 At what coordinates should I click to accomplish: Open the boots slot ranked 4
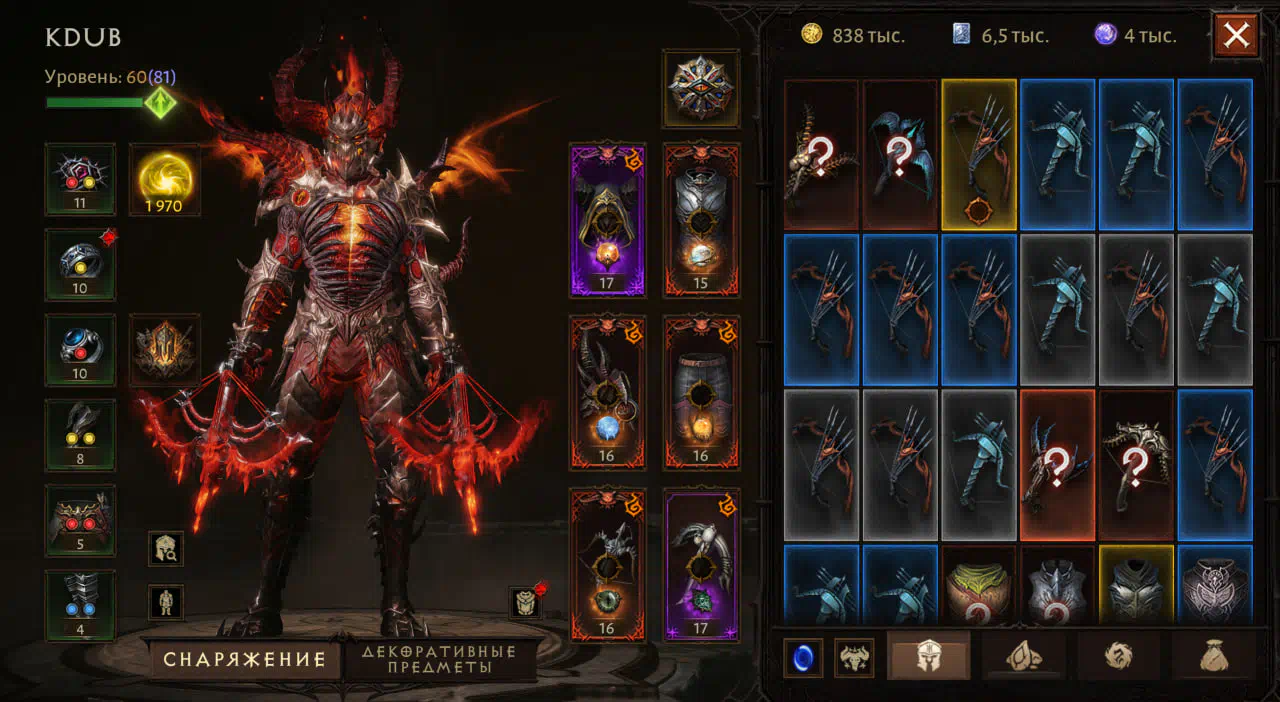[80, 606]
